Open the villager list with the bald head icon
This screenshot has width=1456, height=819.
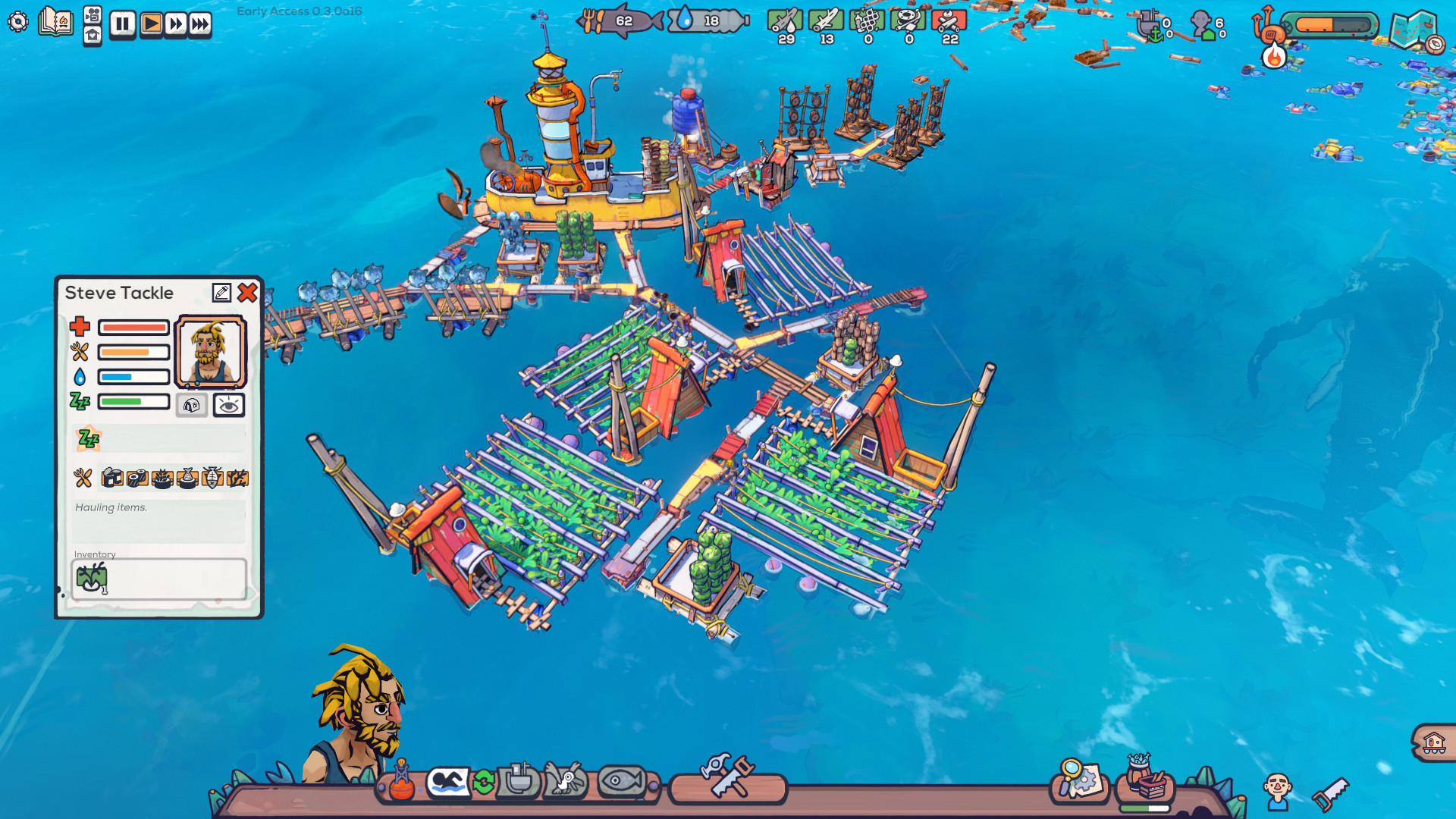(x=1277, y=790)
